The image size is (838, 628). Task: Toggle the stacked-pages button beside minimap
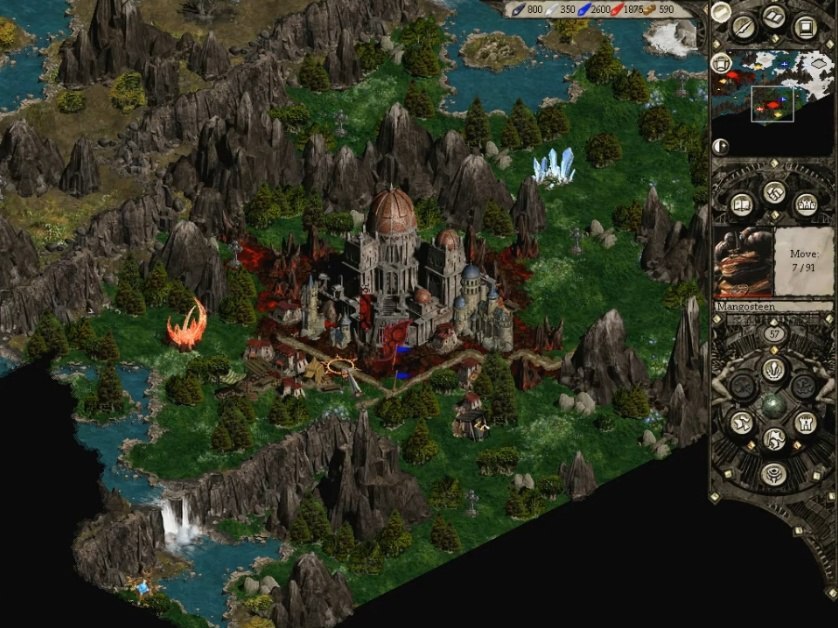point(720,63)
